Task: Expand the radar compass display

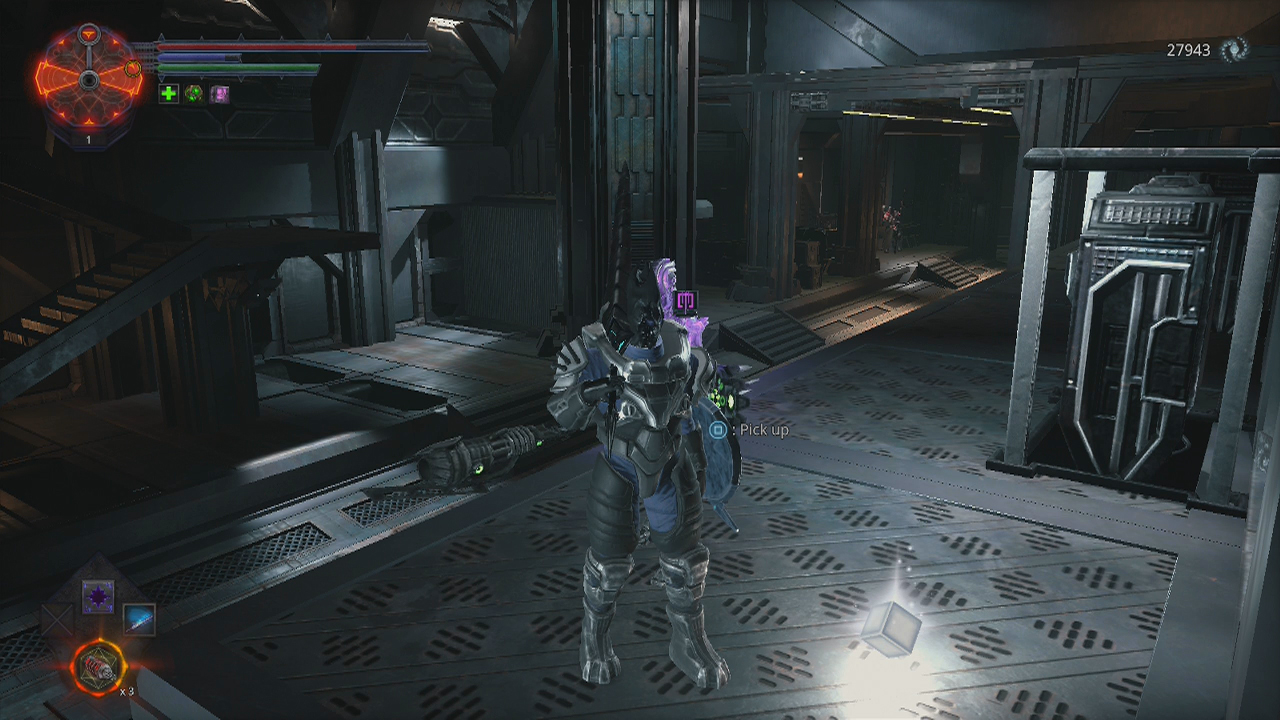Action: (90, 80)
